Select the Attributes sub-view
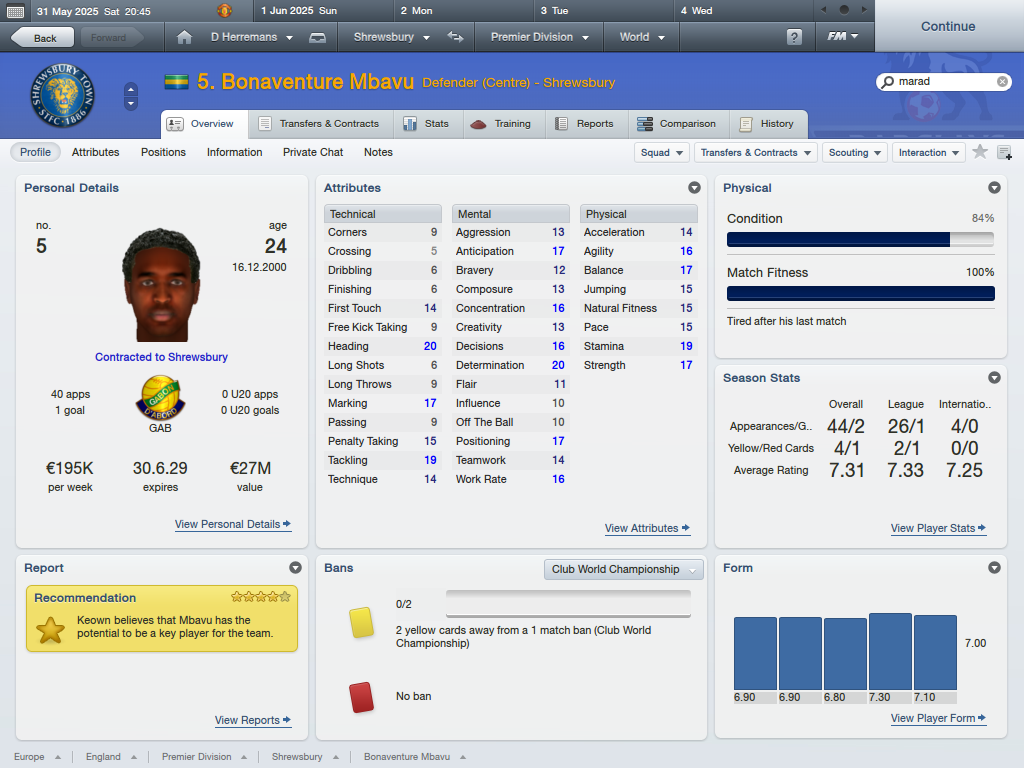 [x=95, y=152]
